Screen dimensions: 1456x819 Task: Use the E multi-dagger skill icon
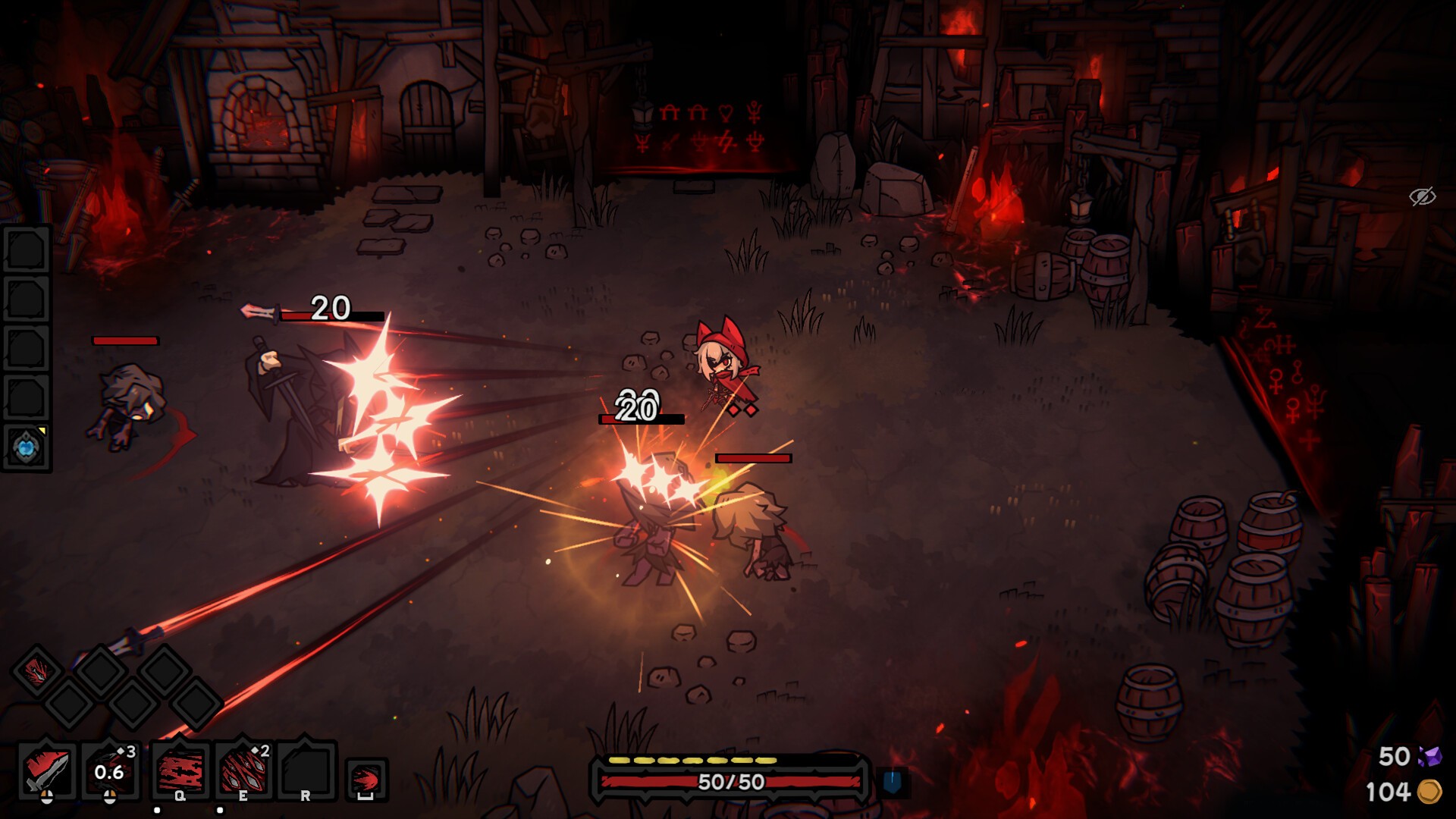click(243, 769)
